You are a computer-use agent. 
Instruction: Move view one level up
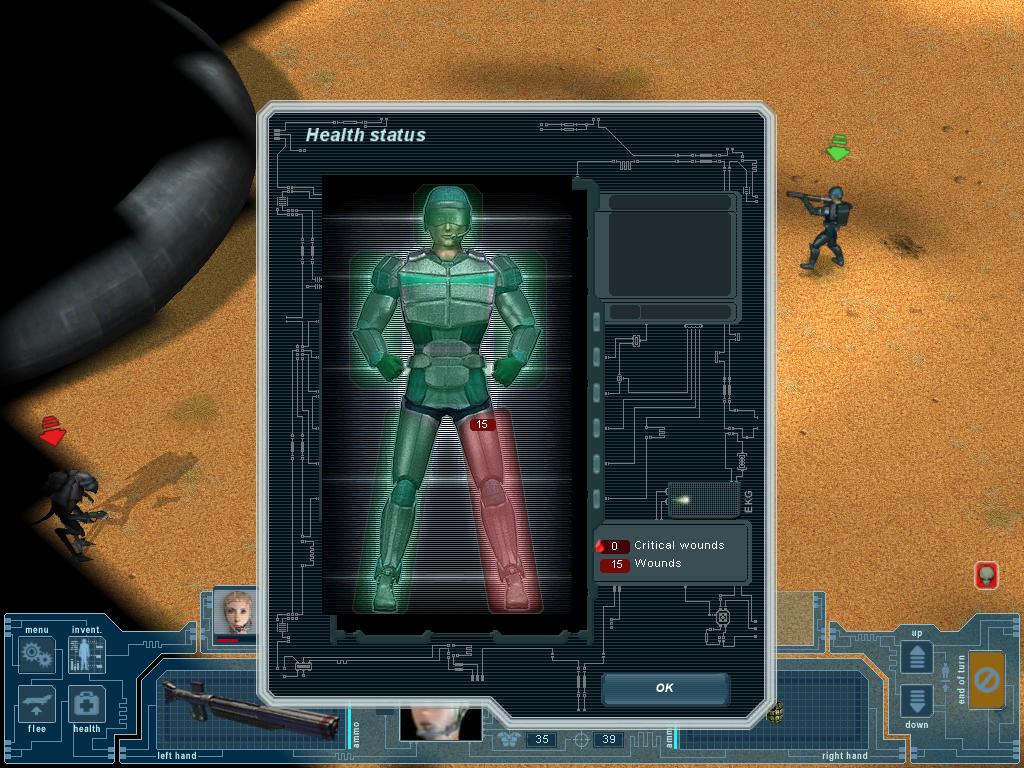917,657
